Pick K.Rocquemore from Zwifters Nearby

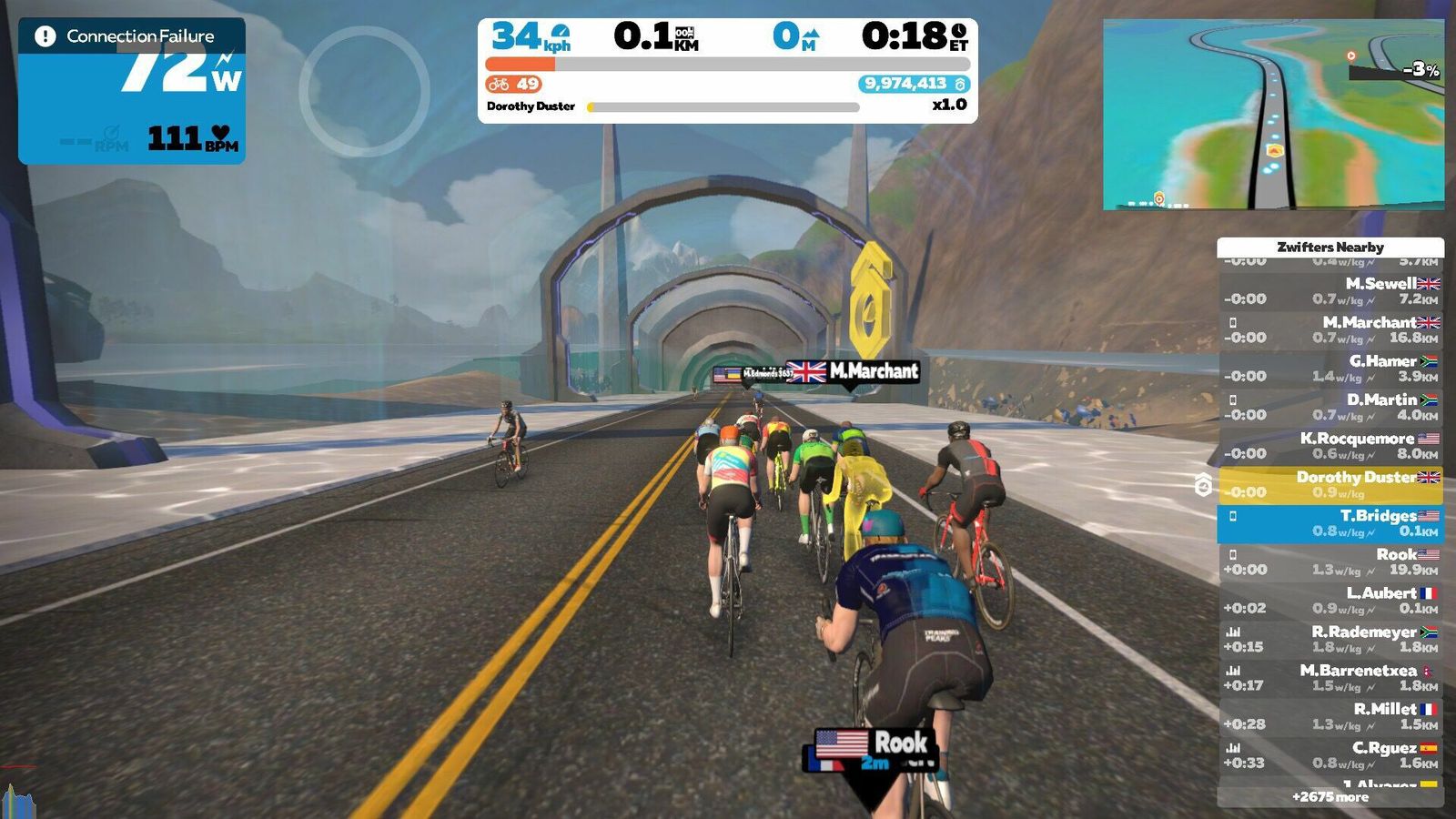1330,446
